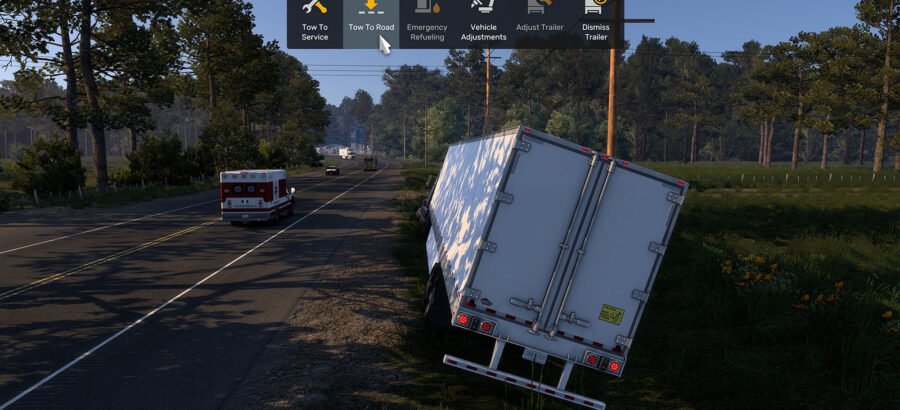Image resolution: width=900 pixels, height=410 pixels.
Task: Request Emergency Refueling
Action: point(427,24)
